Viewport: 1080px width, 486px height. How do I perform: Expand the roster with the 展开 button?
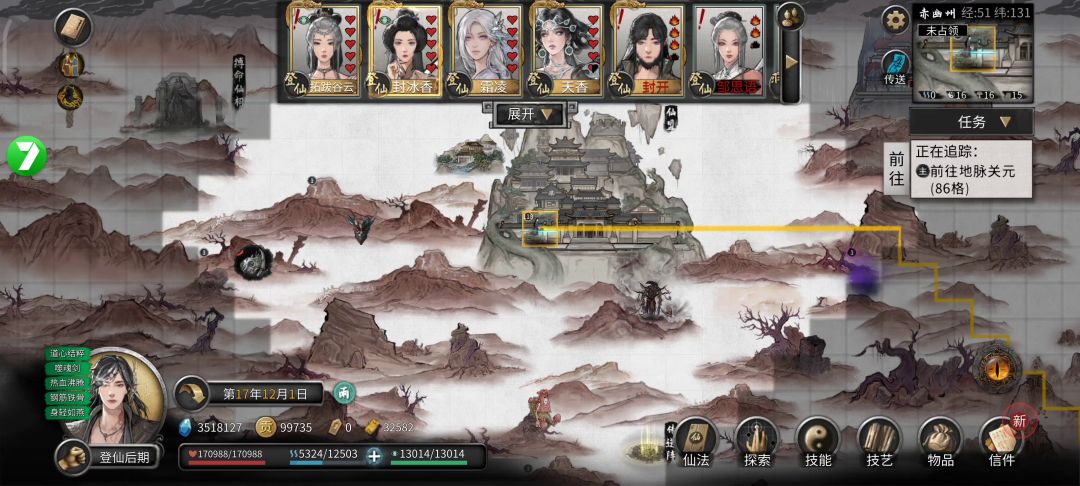[530, 115]
